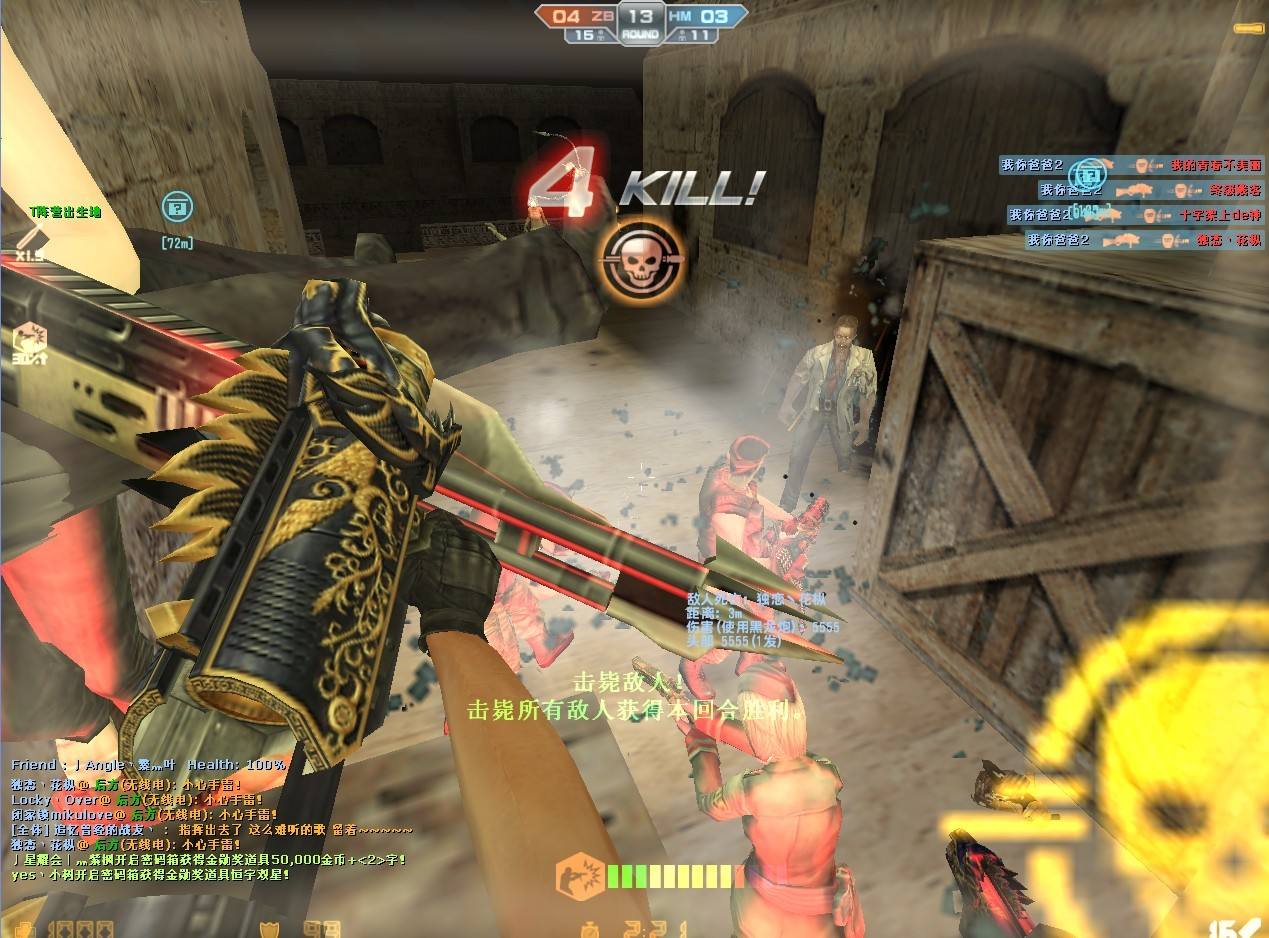Select the bottom kill feed row
This screenshot has height=938, width=1269.
(x=1144, y=240)
